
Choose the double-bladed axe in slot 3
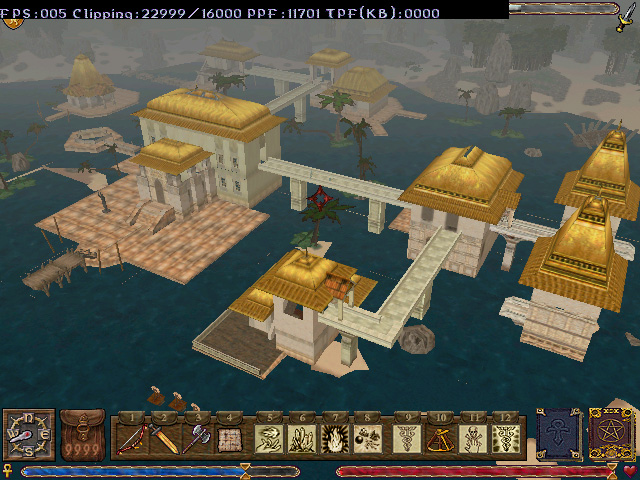tap(198, 438)
